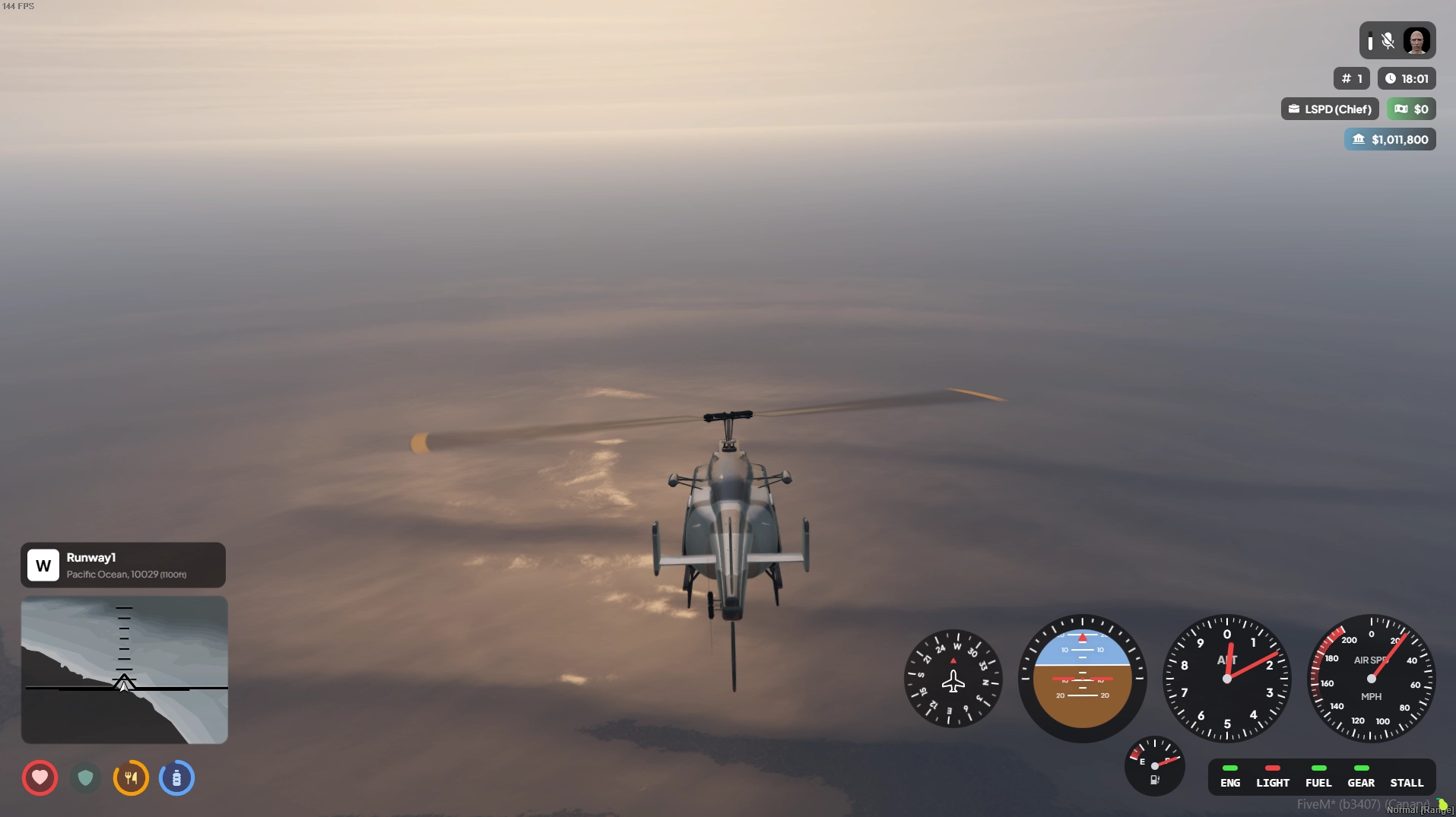Click the briefcase icon on LSPD (Chief) badge
This screenshot has height=817, width=1456.
[1293, 109]
